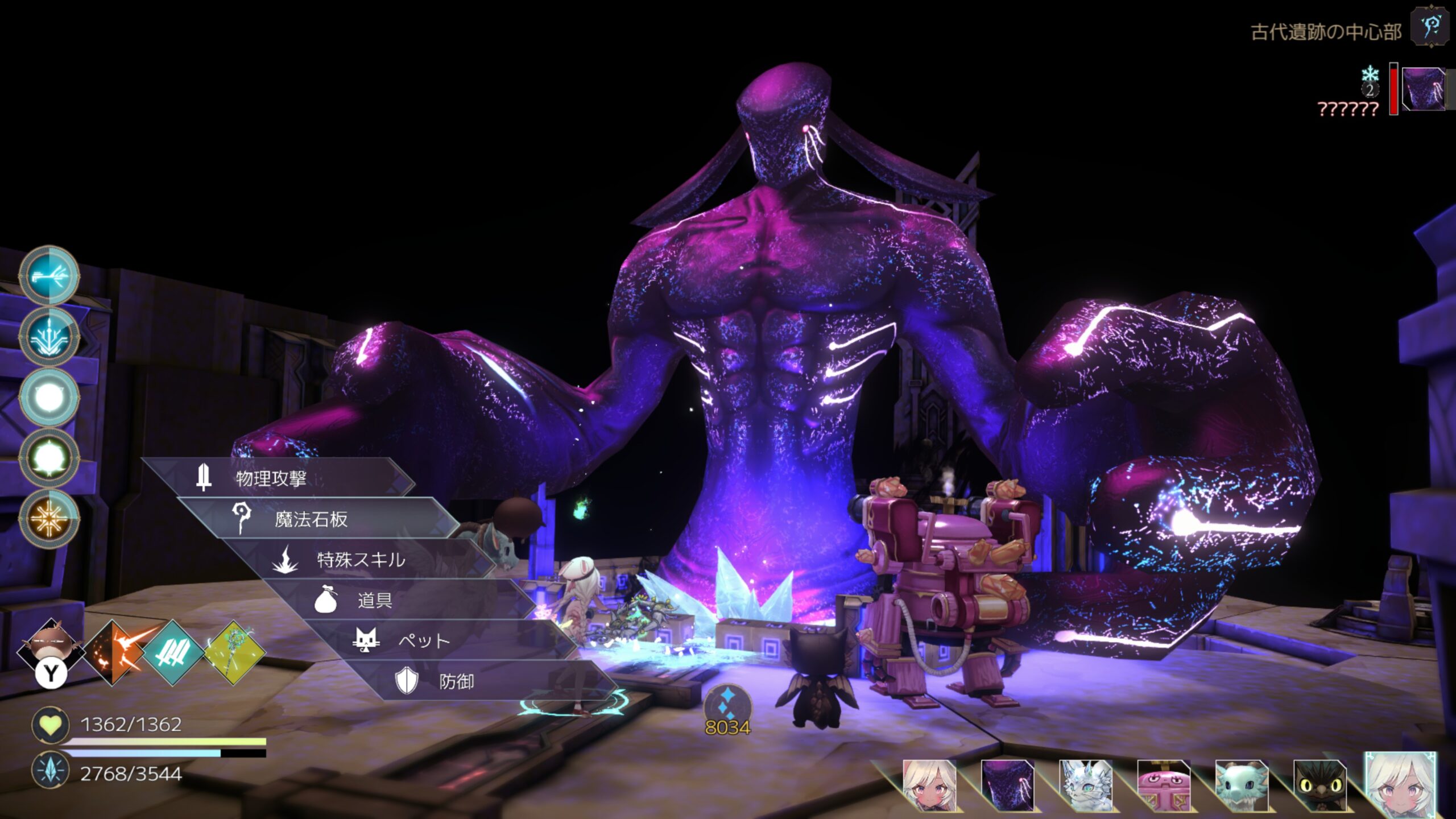This screenshot has width=1456, height=819.
Task: Select 物理攻撃 physical attack command
Action: pyautogui.click(x=272, y=478)
